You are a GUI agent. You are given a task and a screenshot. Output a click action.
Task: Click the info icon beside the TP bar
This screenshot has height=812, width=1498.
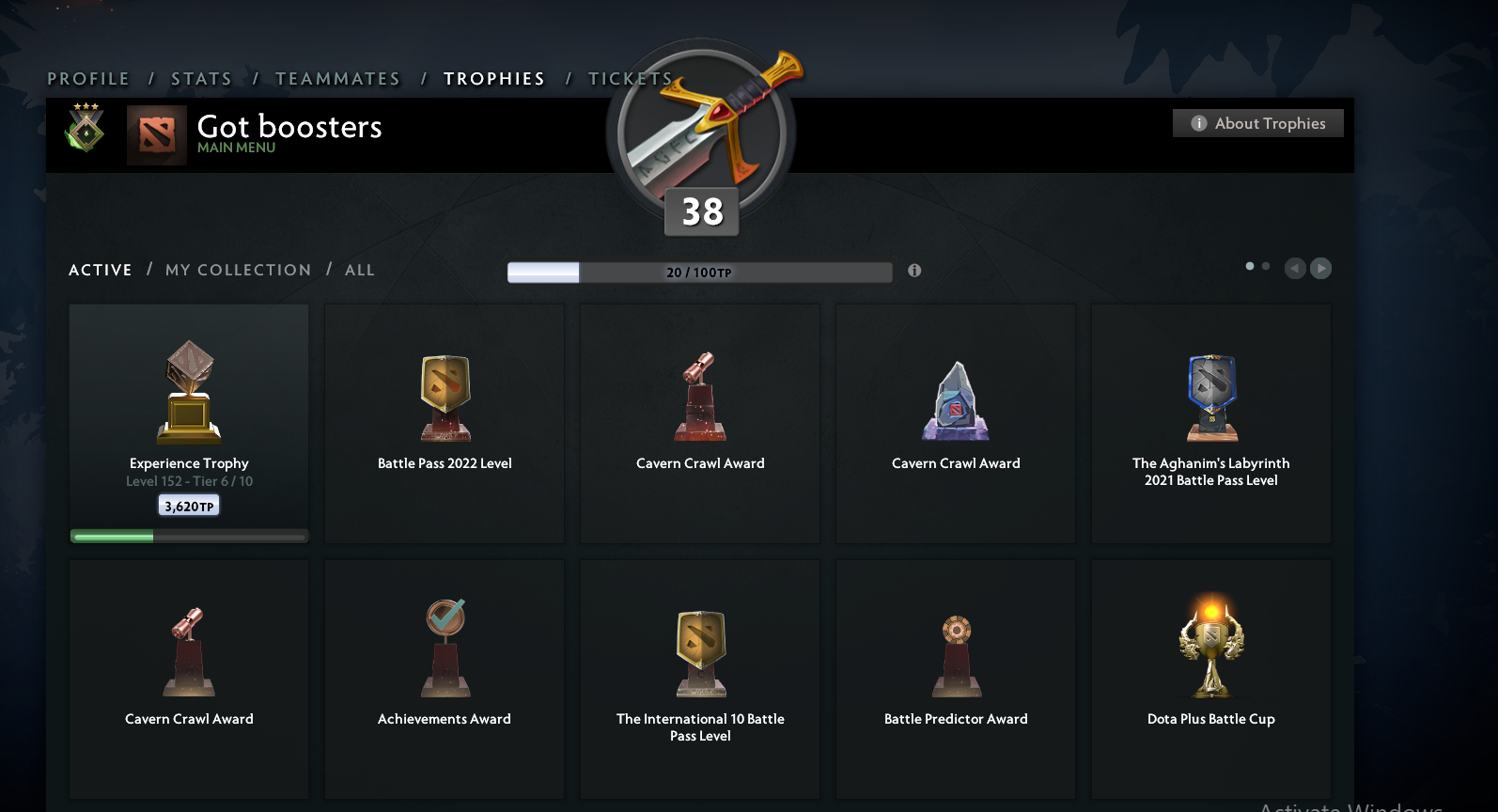pos(913,271)
